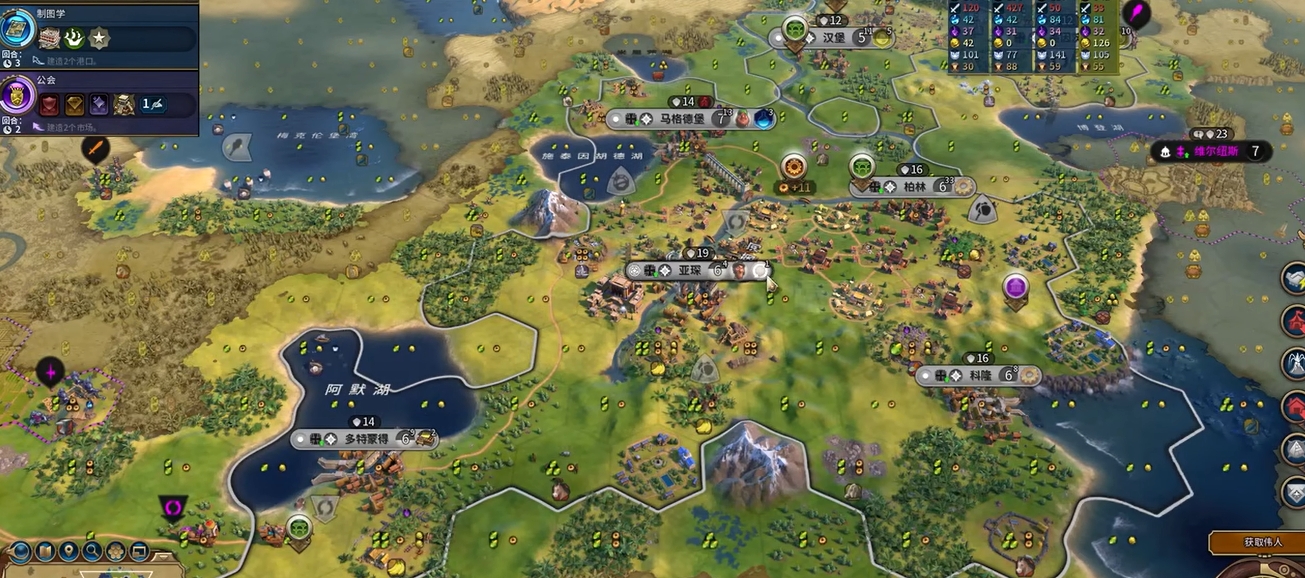Viewport: 1305px width, 578px height.
Task: Inspect the 维尔纽斯 city-state banner
Action: click(x=1212, y=152)
